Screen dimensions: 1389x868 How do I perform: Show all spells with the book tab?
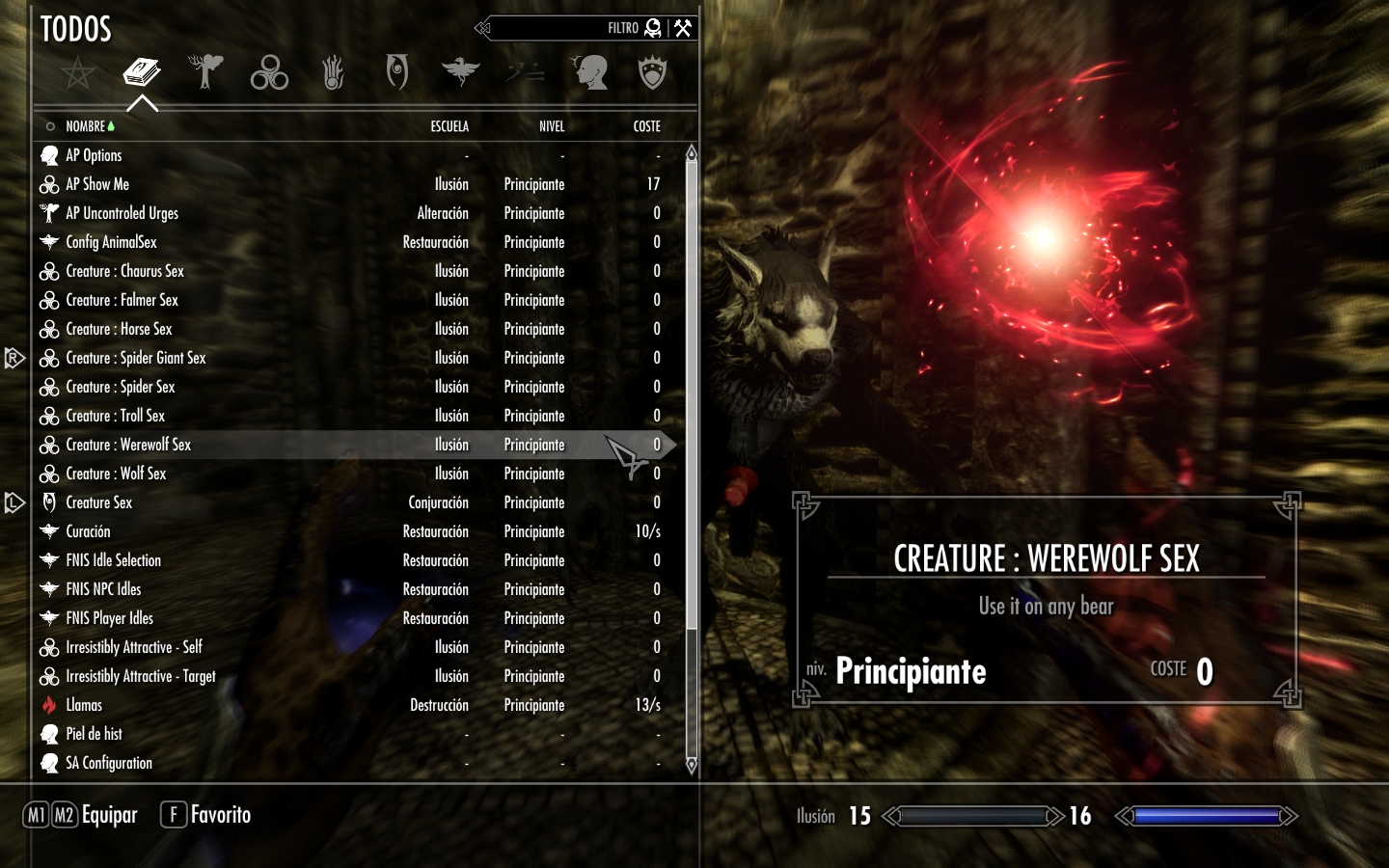(142, 72)
